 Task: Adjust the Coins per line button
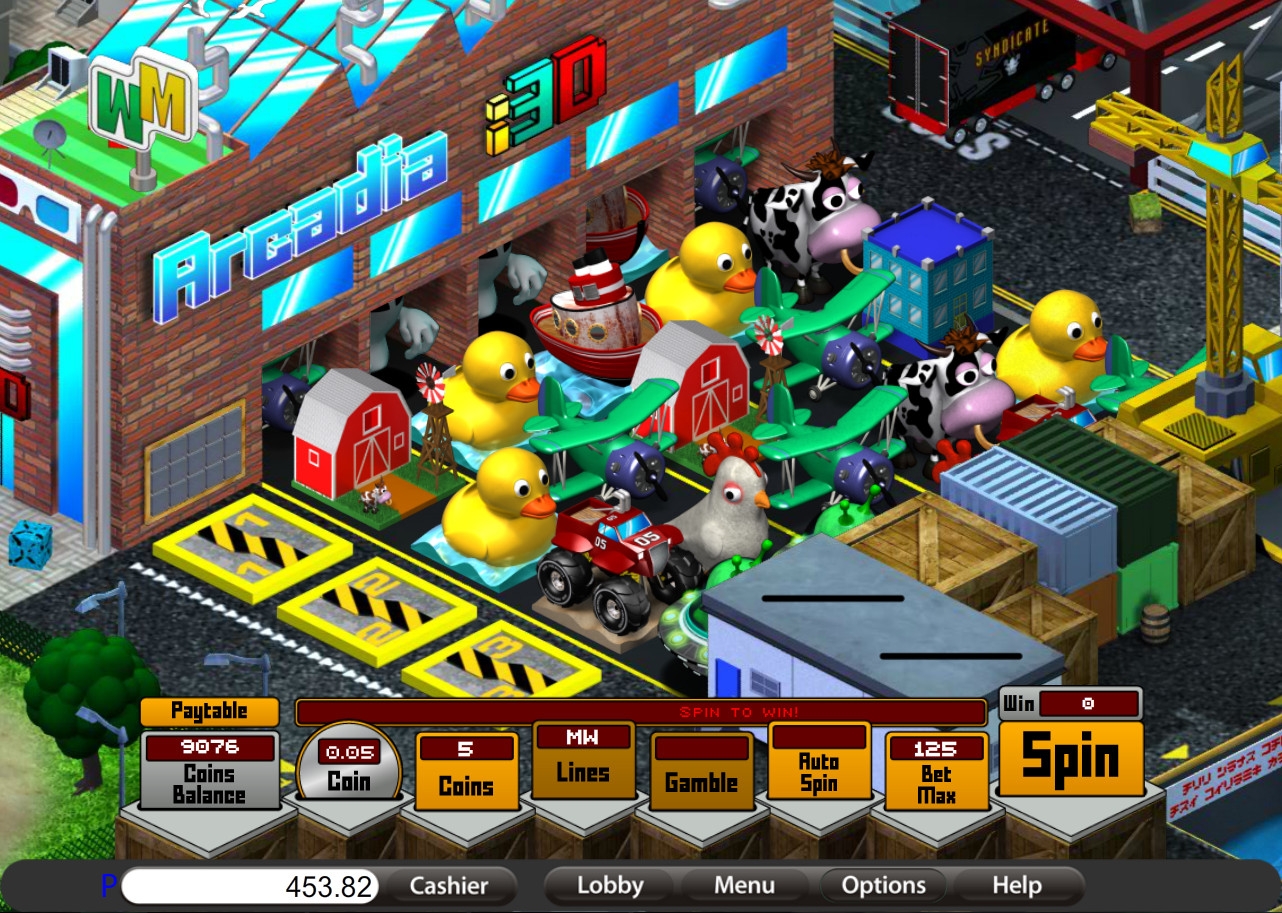coord(466,784)
